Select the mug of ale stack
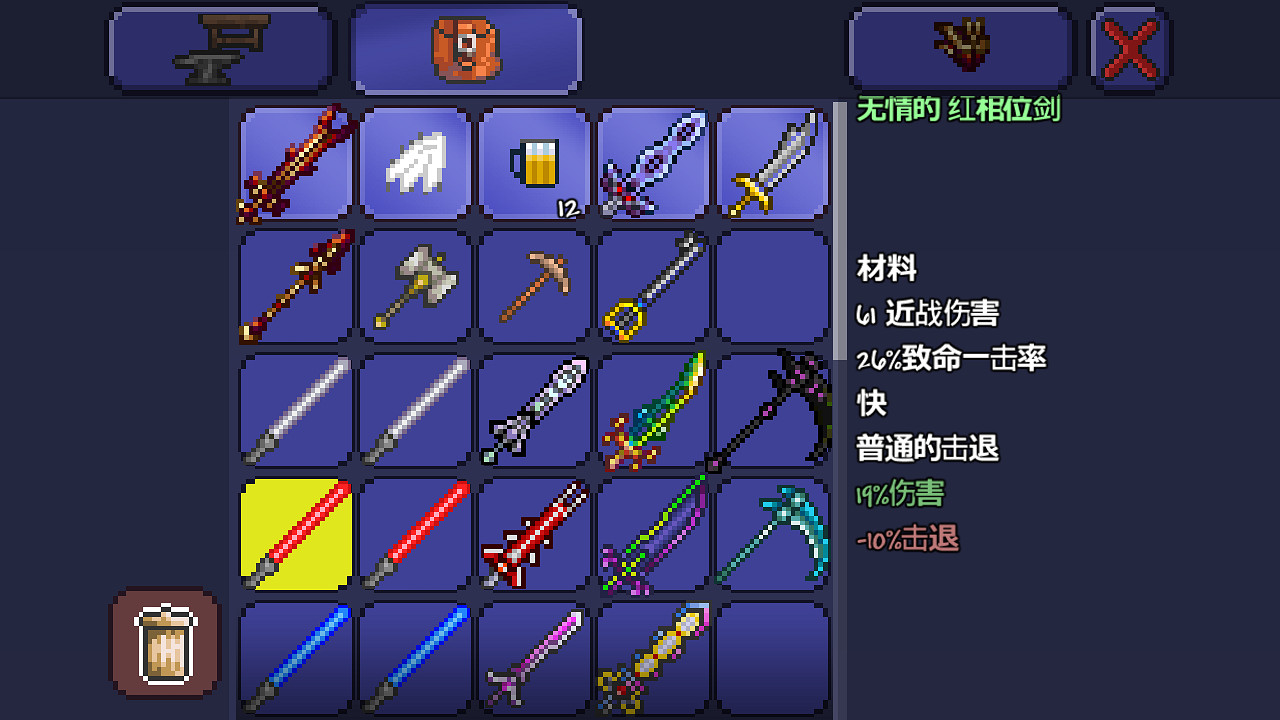The width and height of the screenshot is (1280, 720). [533, 163]
